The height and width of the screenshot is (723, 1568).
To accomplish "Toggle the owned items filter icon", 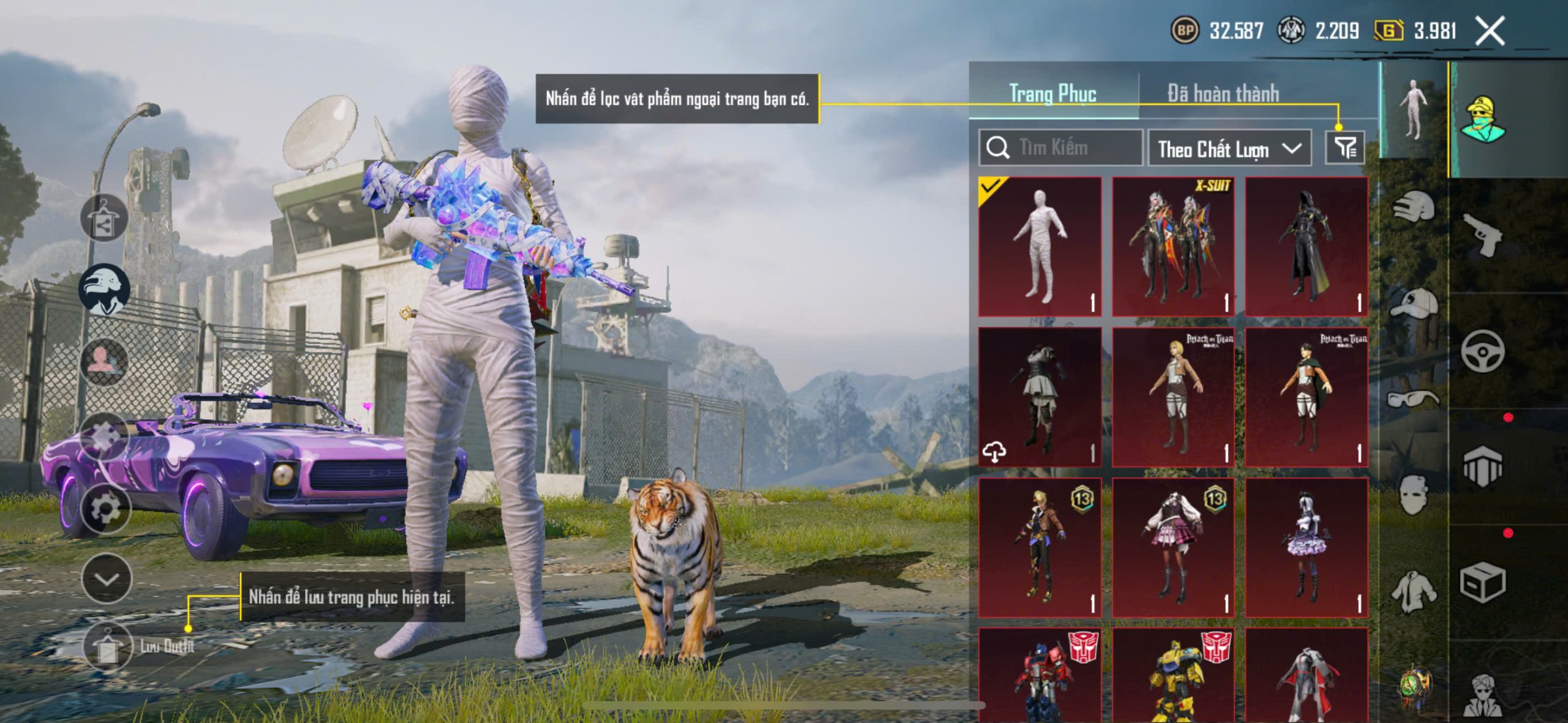I will (1344, 148).
